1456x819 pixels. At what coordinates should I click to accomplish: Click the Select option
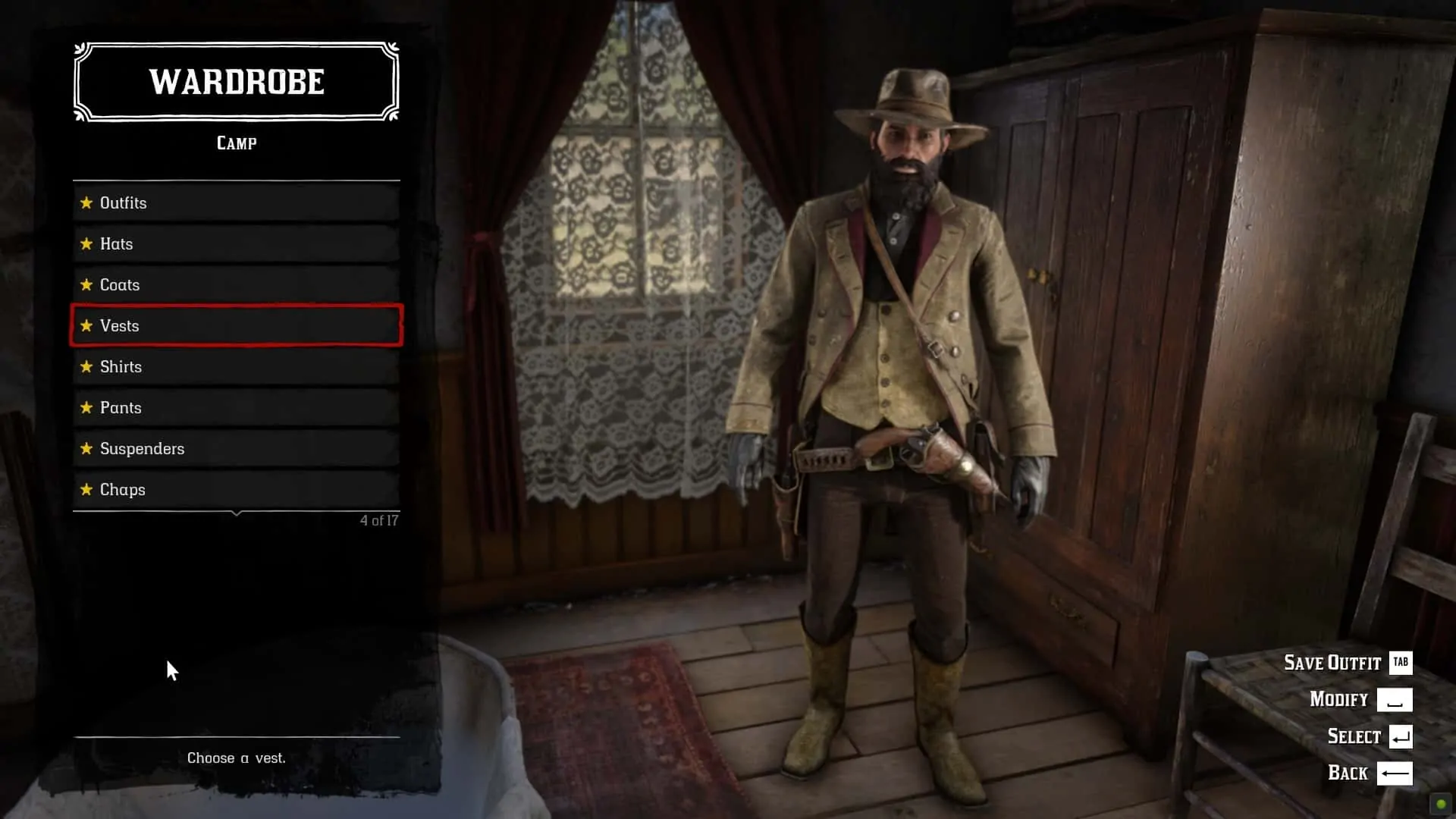click(x=1369, y=736)
